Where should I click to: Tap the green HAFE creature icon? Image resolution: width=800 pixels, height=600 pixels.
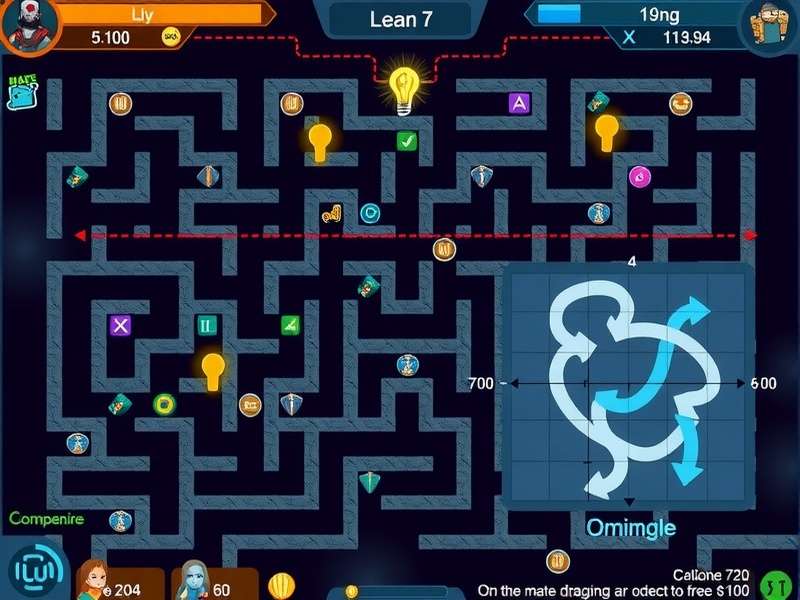pos(21,92)
